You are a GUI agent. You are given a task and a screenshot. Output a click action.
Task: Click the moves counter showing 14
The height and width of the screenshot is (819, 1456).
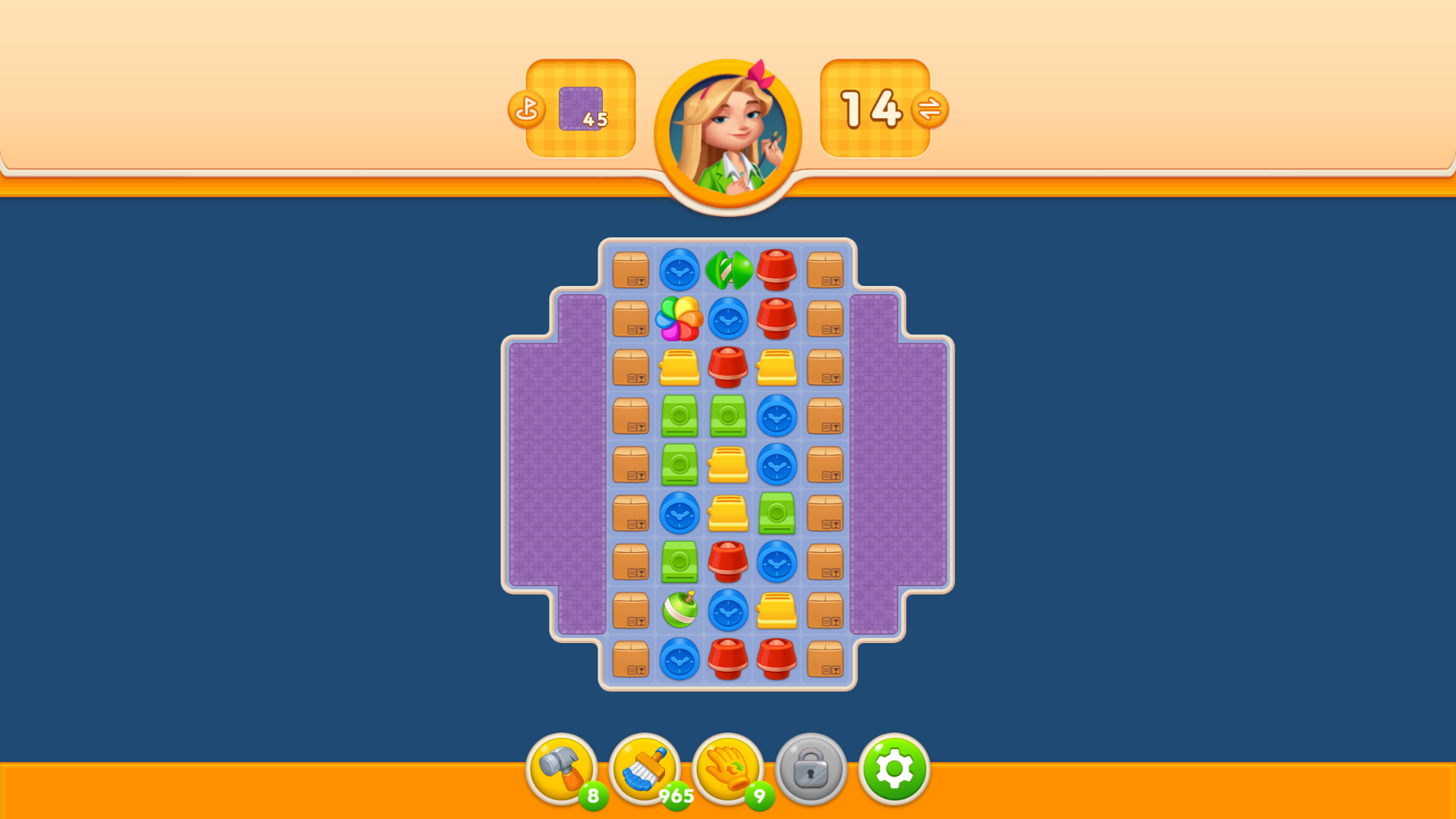(x=871, y=109)
